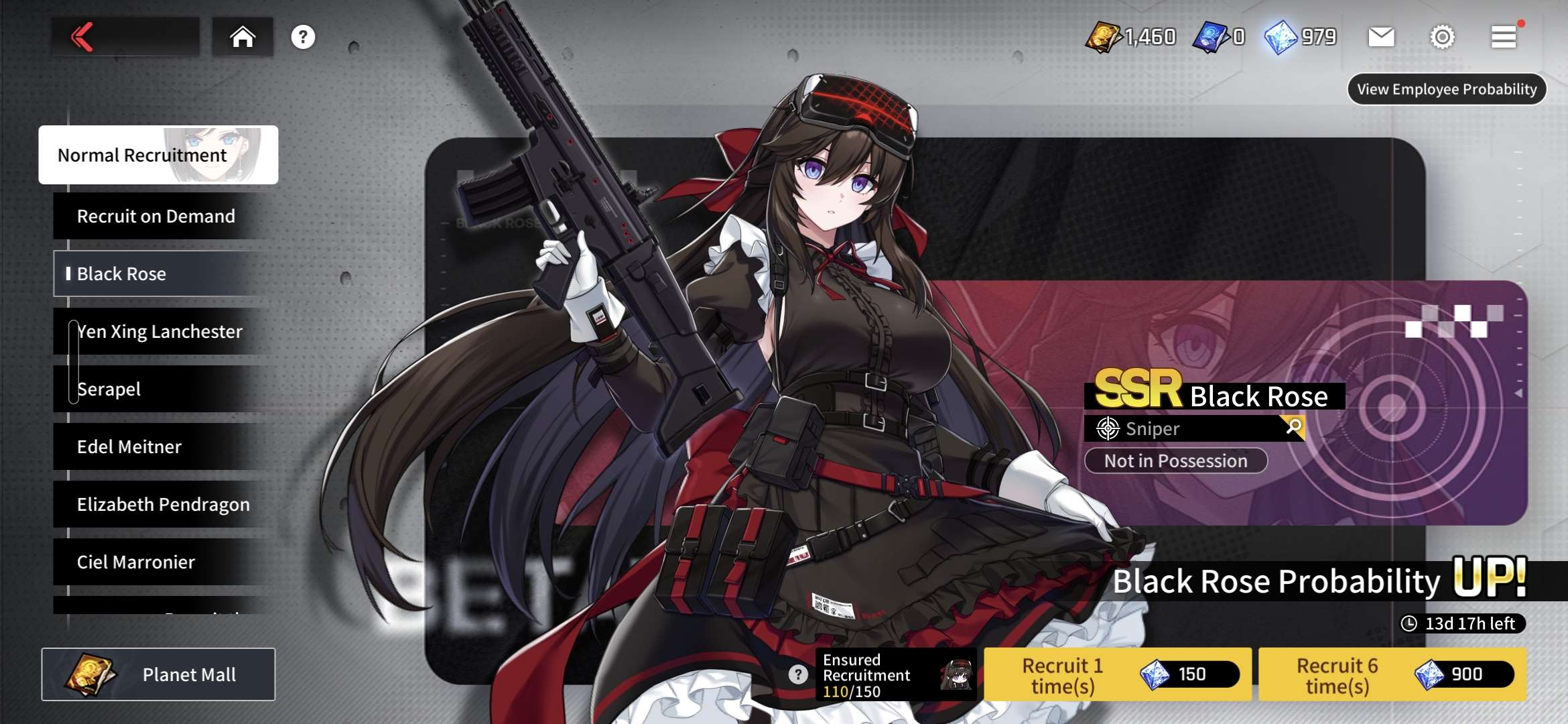The height and width of the screenshot is (724, 1568).
Task: Switch to Normal Recruitment tab
Action: click(x=158, y=155)
